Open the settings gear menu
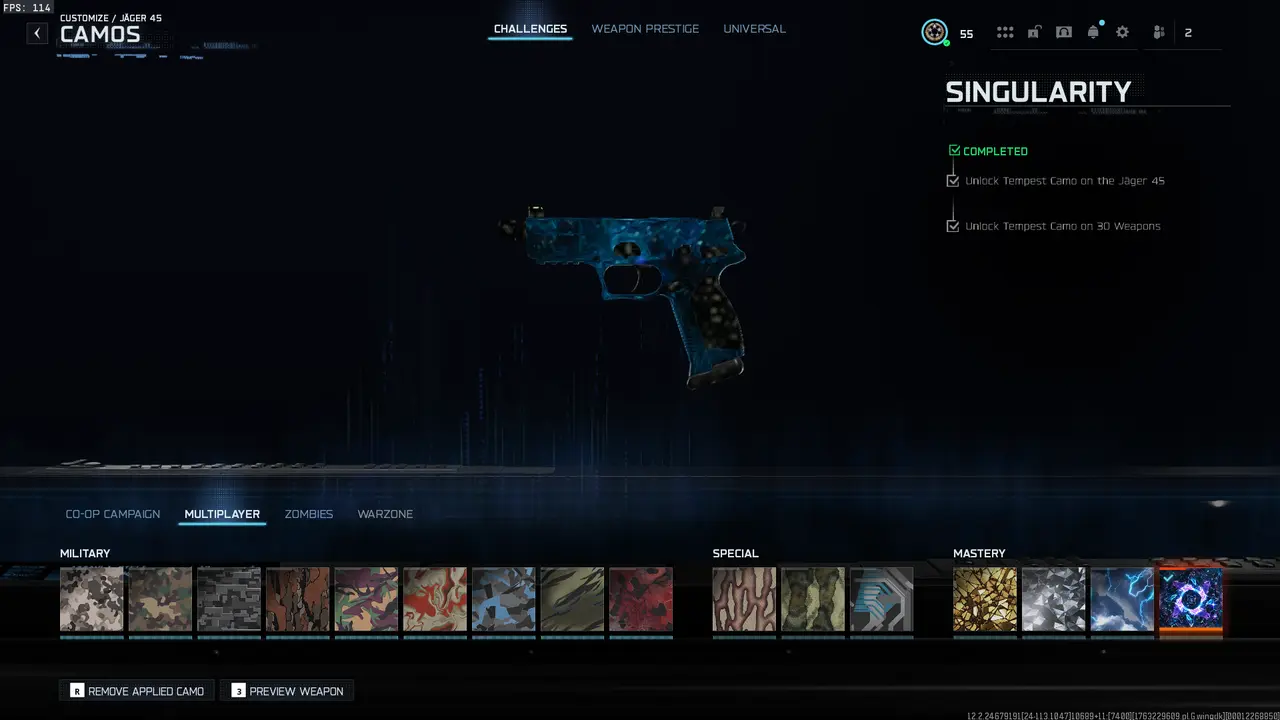 [x=1122, y=31]
